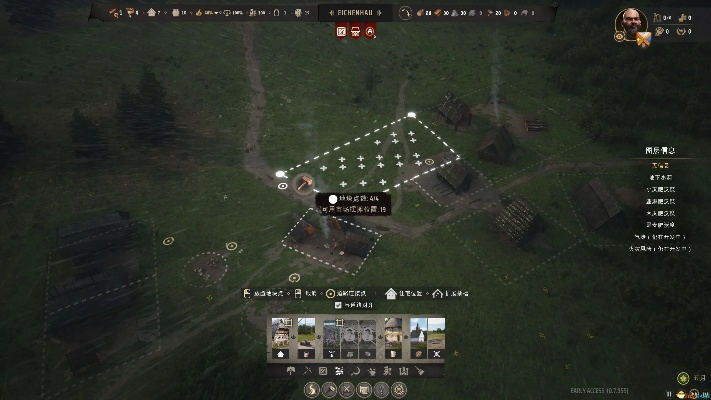Pick the tavern building card
The height and width of the screenshot is (400, 711).
[392, 338]
